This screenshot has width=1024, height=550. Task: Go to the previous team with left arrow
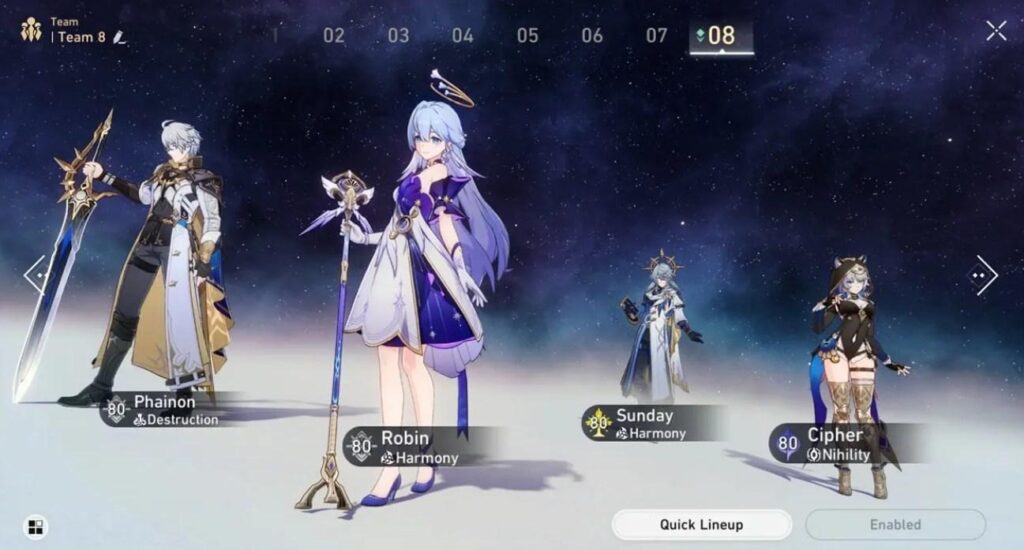(35, 275)
